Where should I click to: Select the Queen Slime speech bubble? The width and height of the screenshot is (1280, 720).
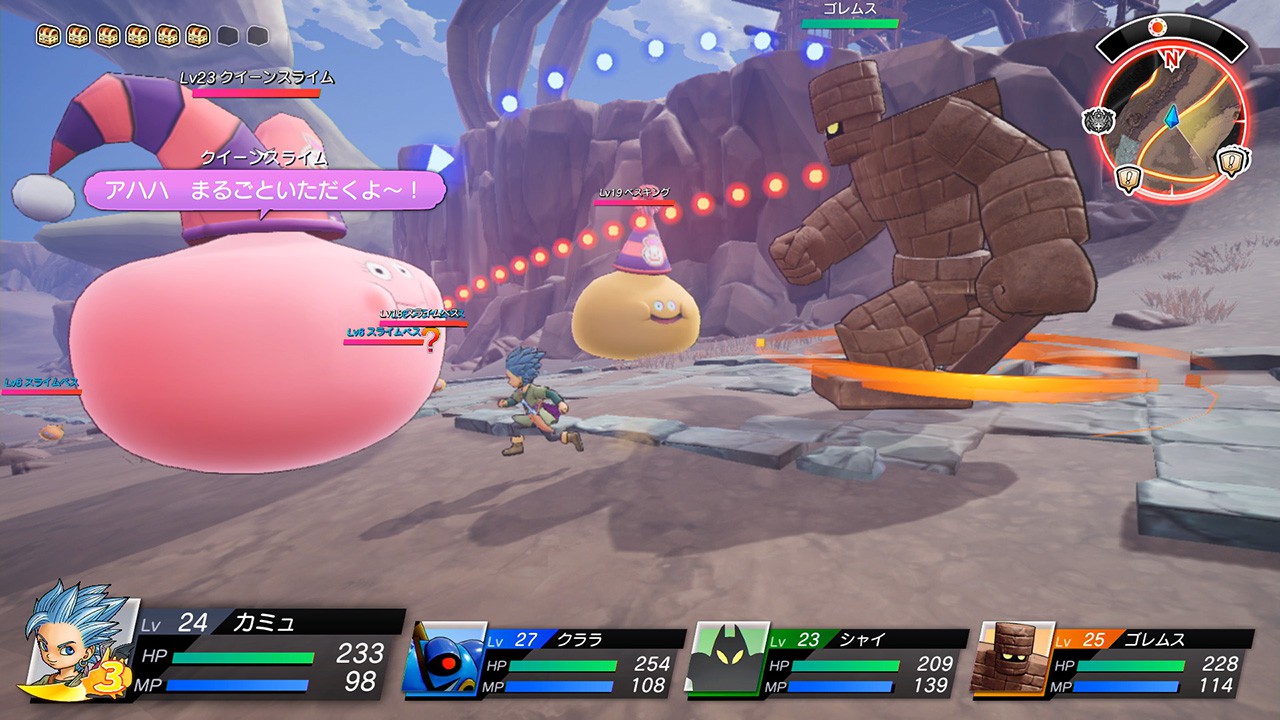point(264,190)
